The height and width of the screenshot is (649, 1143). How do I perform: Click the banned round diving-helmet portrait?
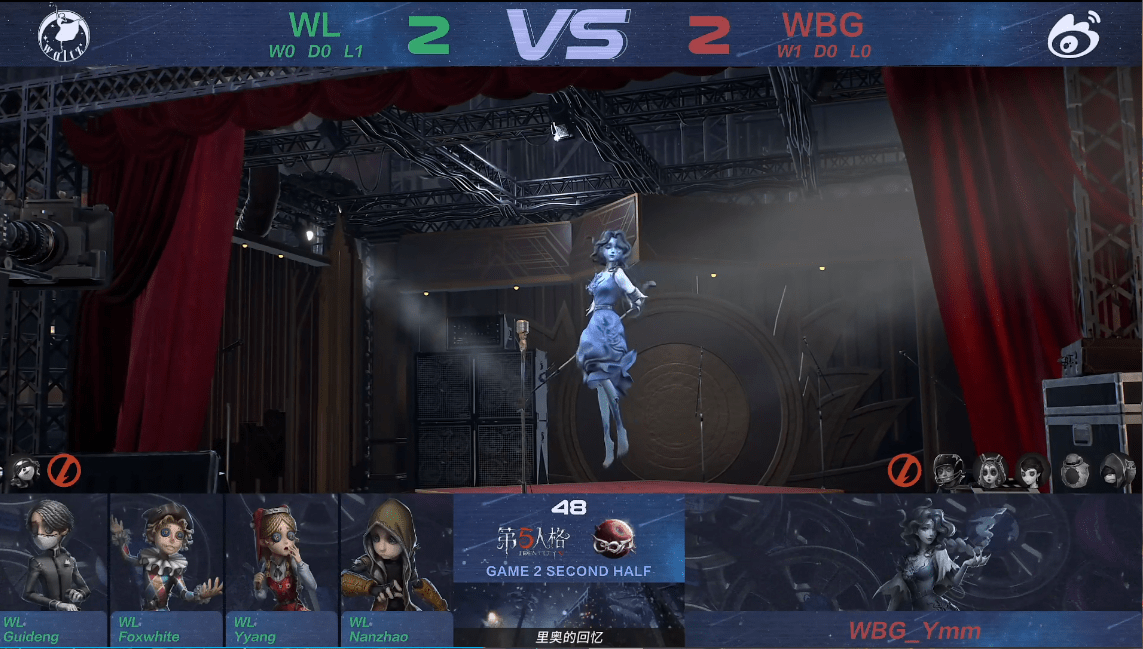[x=1075, y=469]
